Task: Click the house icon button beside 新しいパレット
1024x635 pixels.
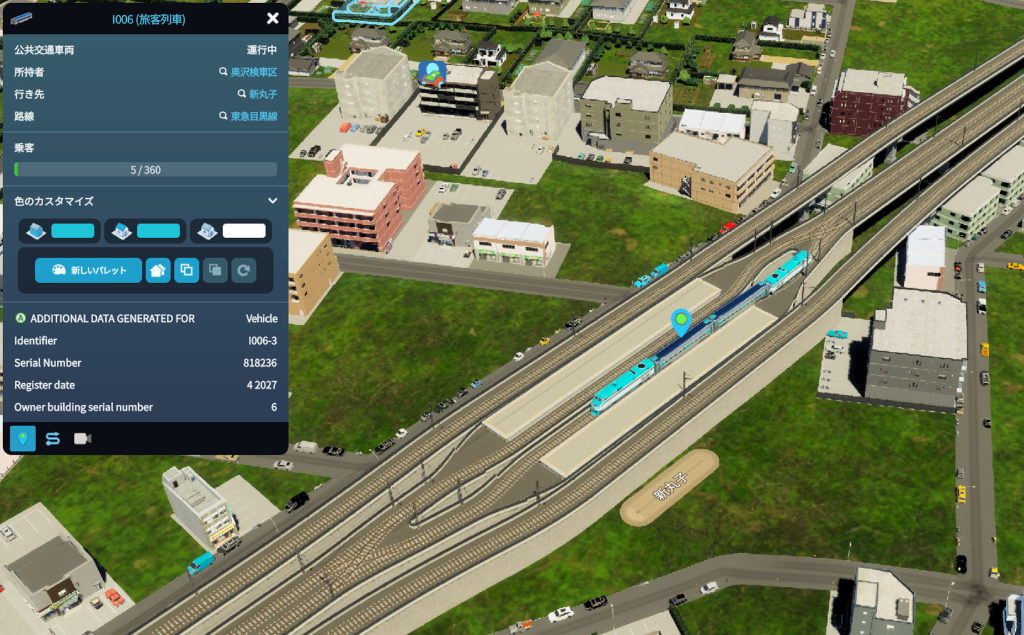Action: coord(158,270)
